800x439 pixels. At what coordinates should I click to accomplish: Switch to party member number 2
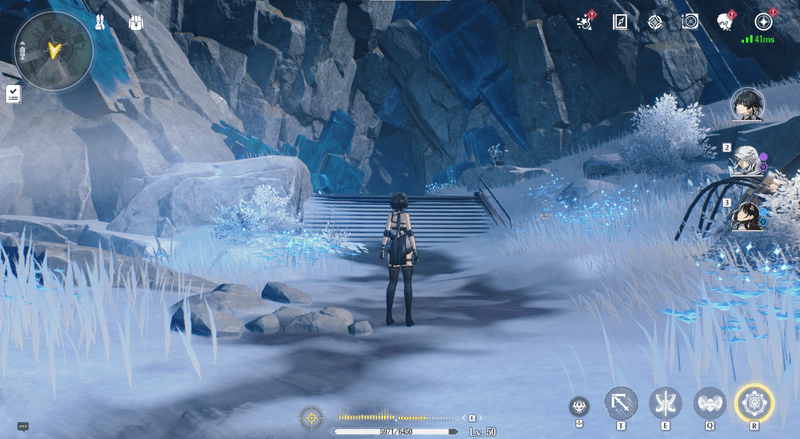coord(744,160)
